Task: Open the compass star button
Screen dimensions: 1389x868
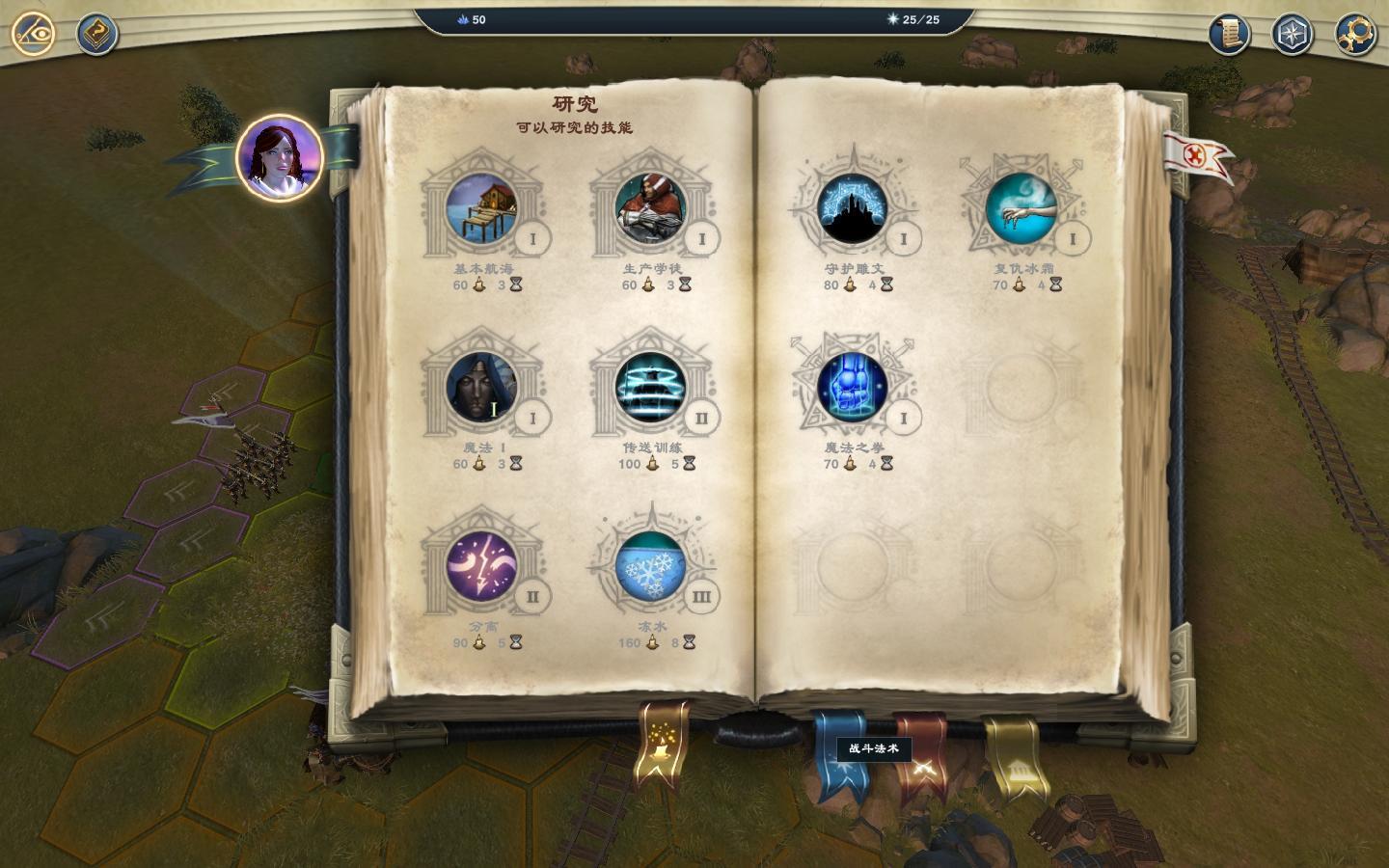Action: click(1292, 35)
